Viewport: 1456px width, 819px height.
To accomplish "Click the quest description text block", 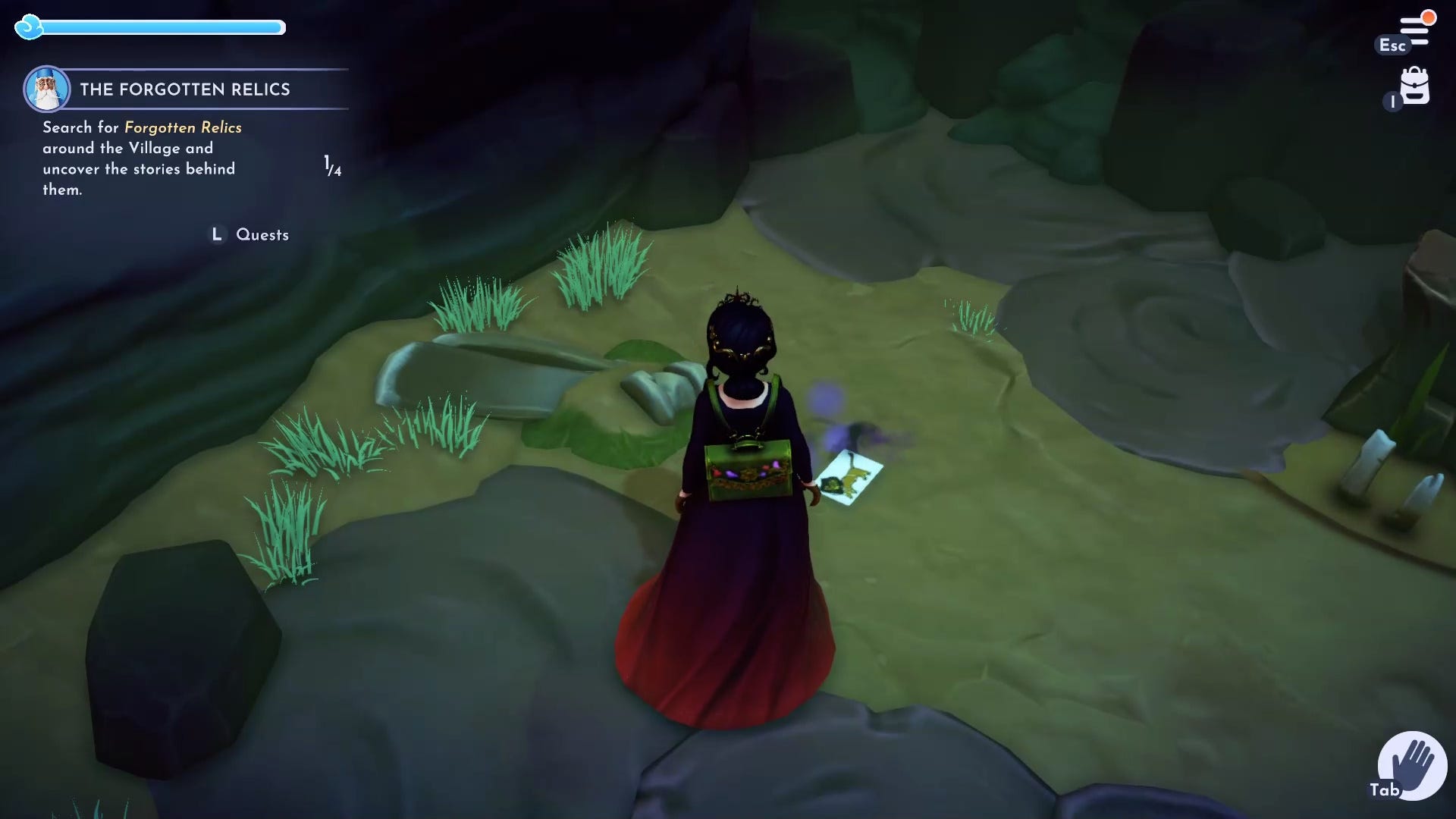I will [x=140, y=159].
